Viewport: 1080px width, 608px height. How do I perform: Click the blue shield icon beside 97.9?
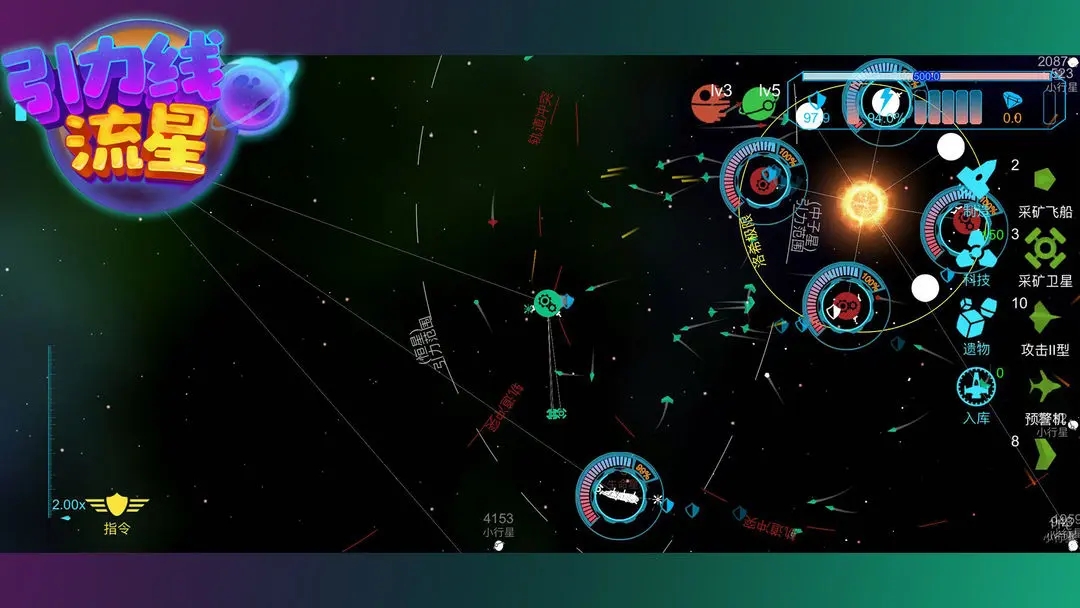(x=817, y=100)
